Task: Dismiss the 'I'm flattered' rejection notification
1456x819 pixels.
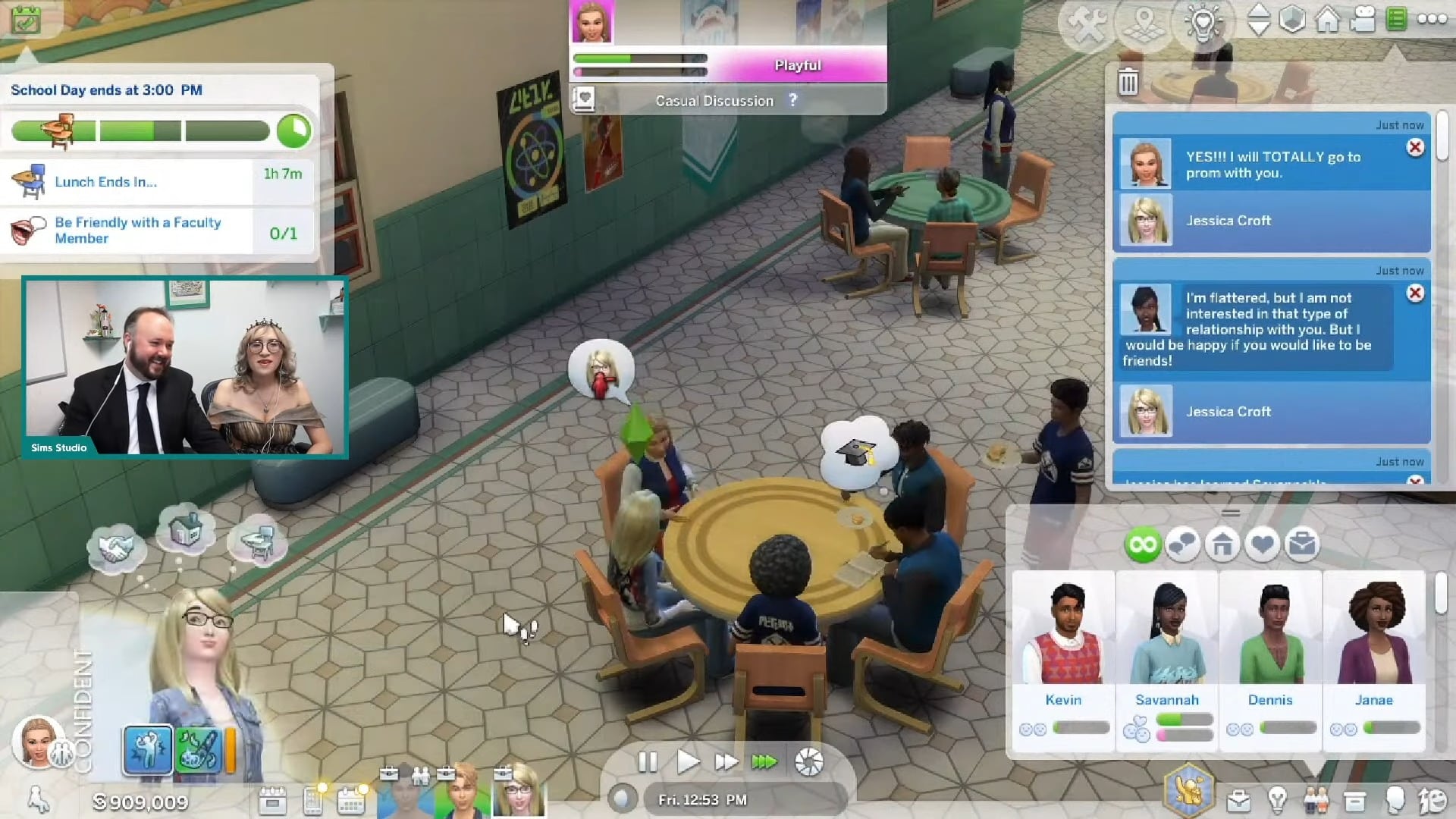Action: coord(1415,293)
